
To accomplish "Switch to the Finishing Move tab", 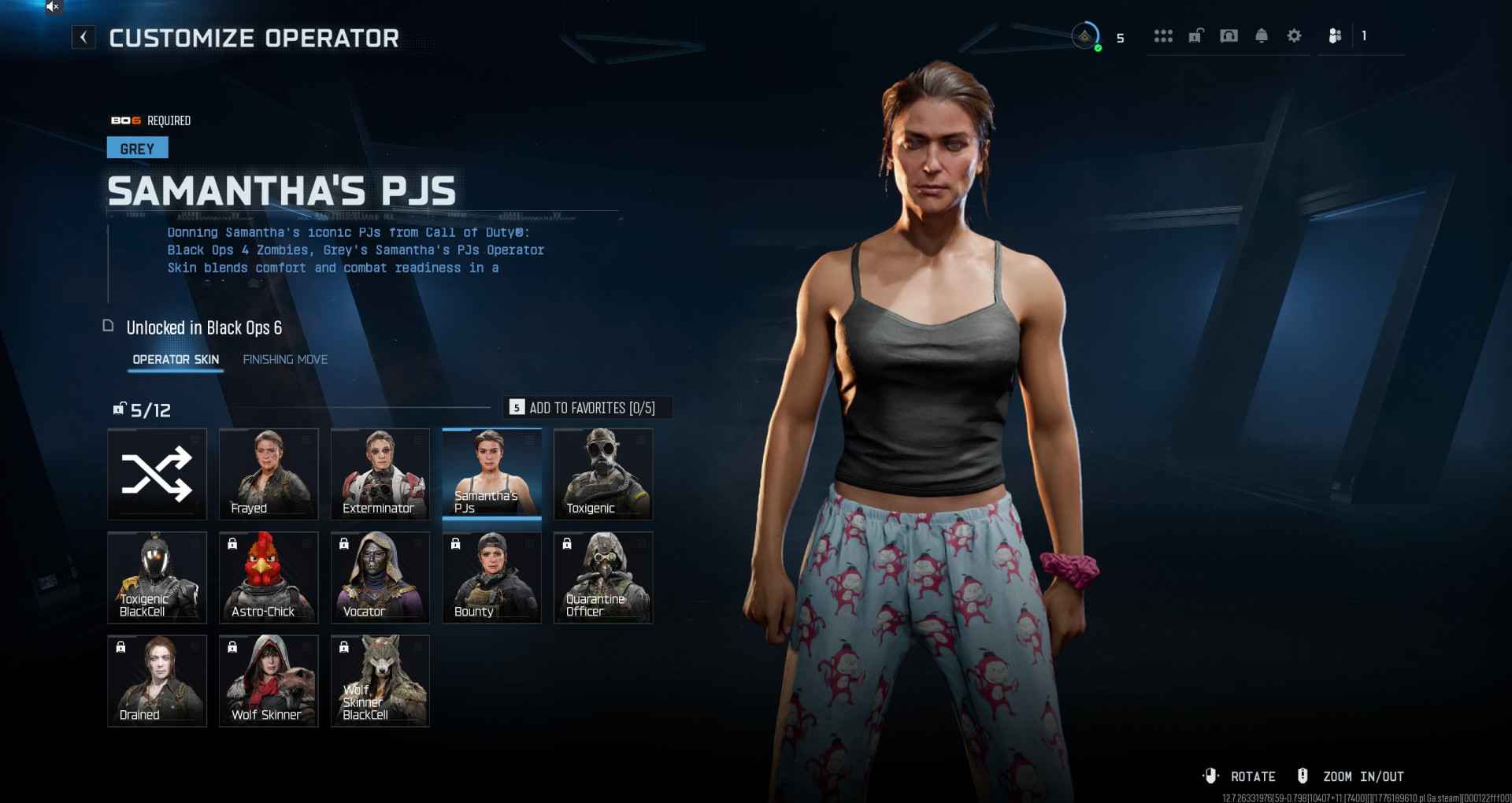I will pos(285,360).
